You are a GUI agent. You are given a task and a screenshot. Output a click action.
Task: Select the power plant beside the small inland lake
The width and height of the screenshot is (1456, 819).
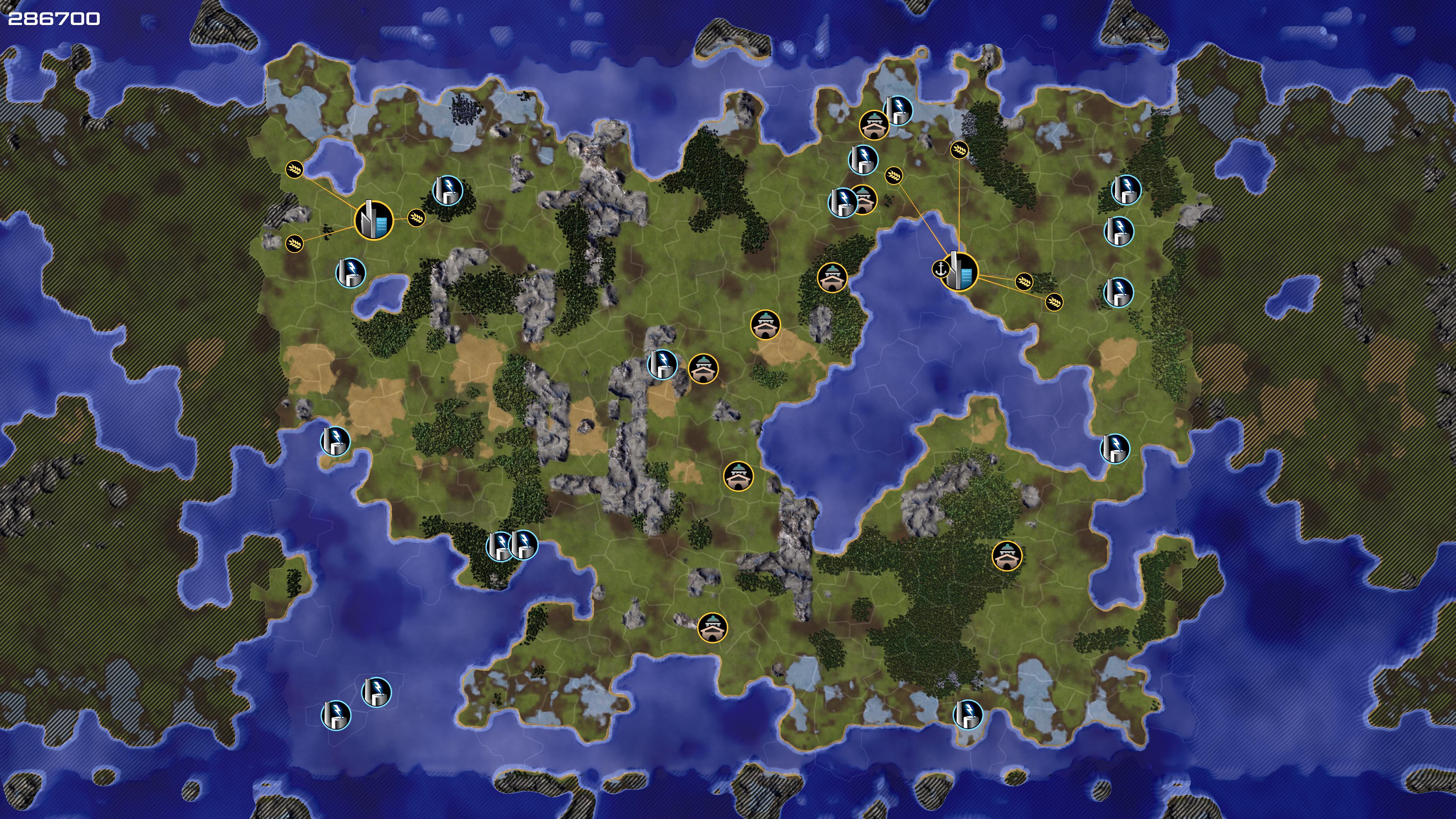point(350,273)
